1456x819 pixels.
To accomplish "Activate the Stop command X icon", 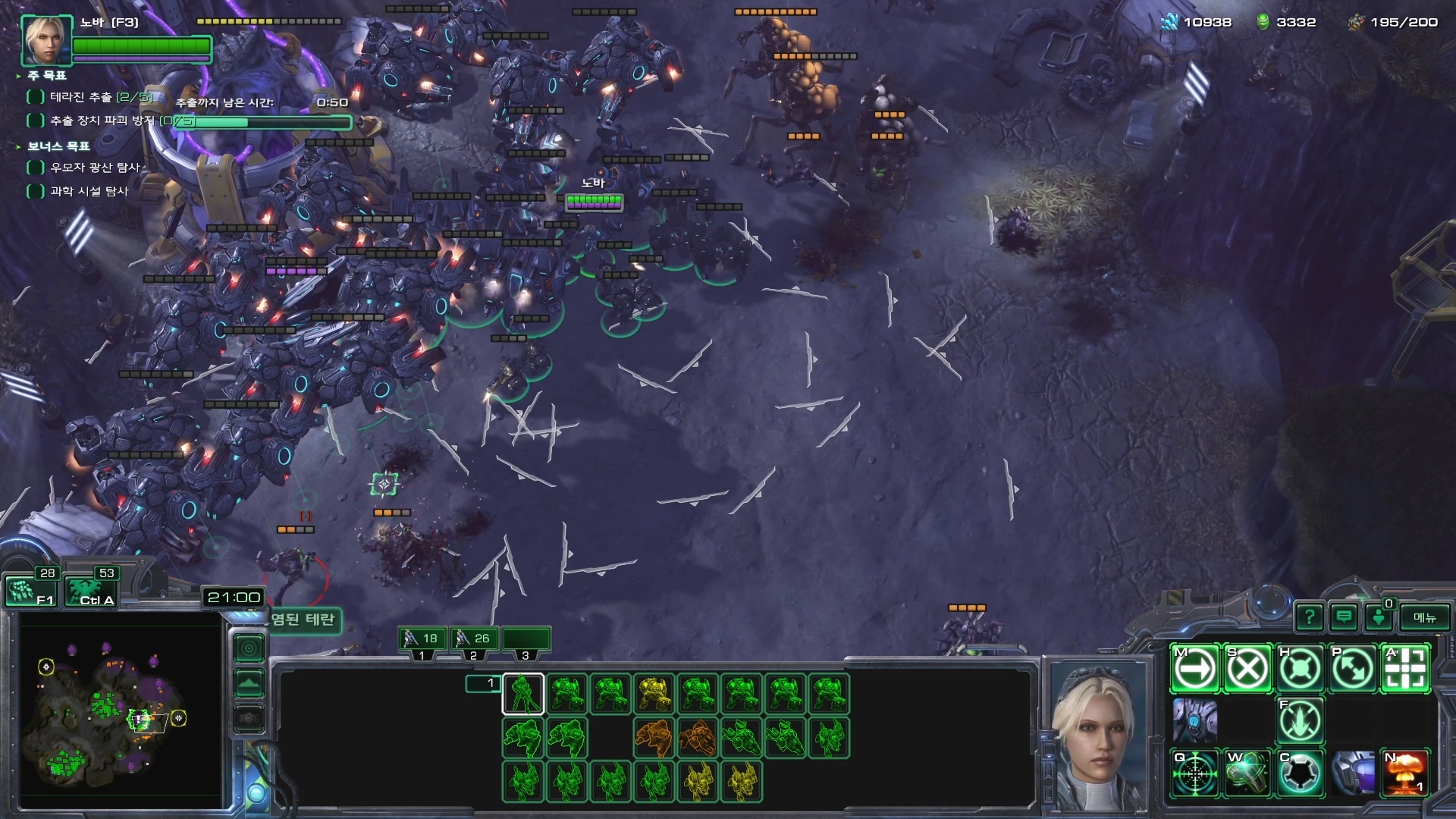I will (1248, 669).
